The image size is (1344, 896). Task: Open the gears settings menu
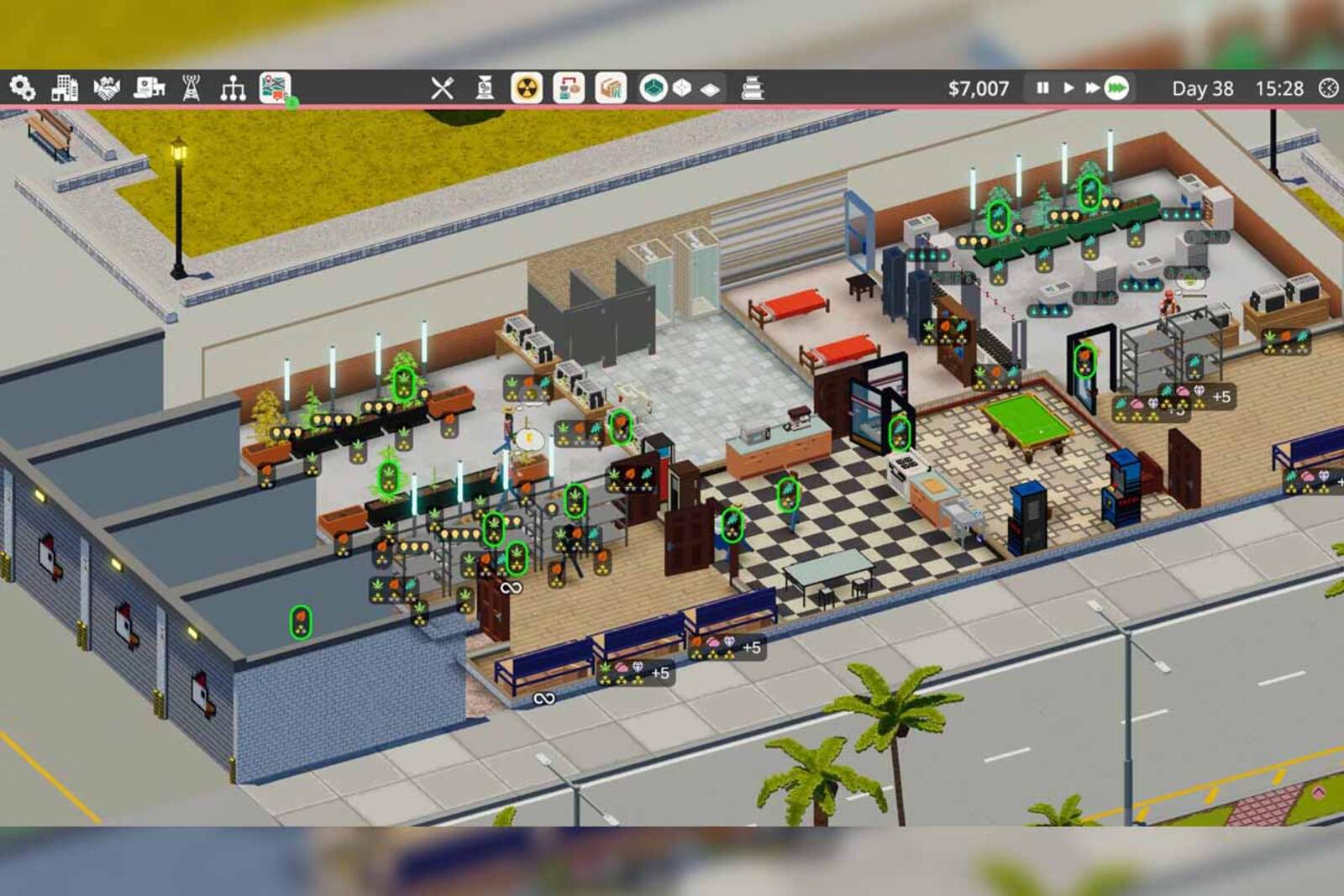click(22, 88)
